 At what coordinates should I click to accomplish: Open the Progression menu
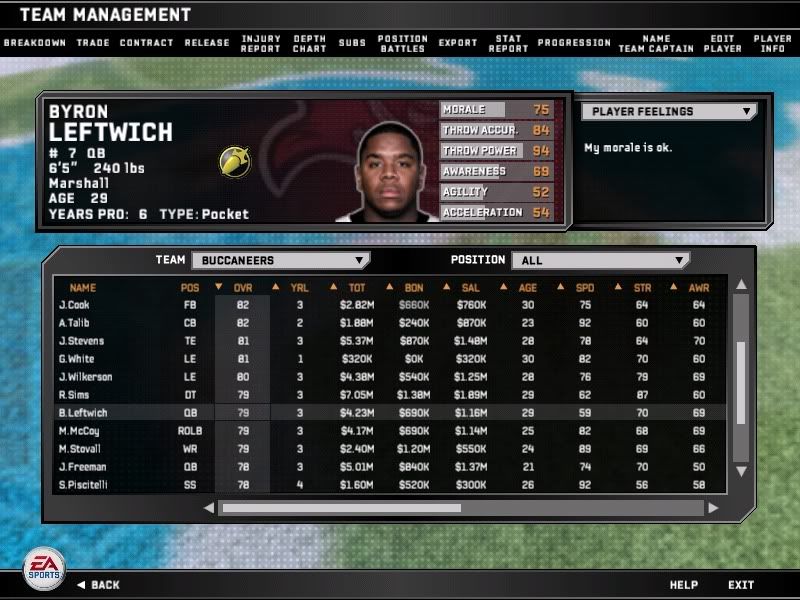click(574, 43)
